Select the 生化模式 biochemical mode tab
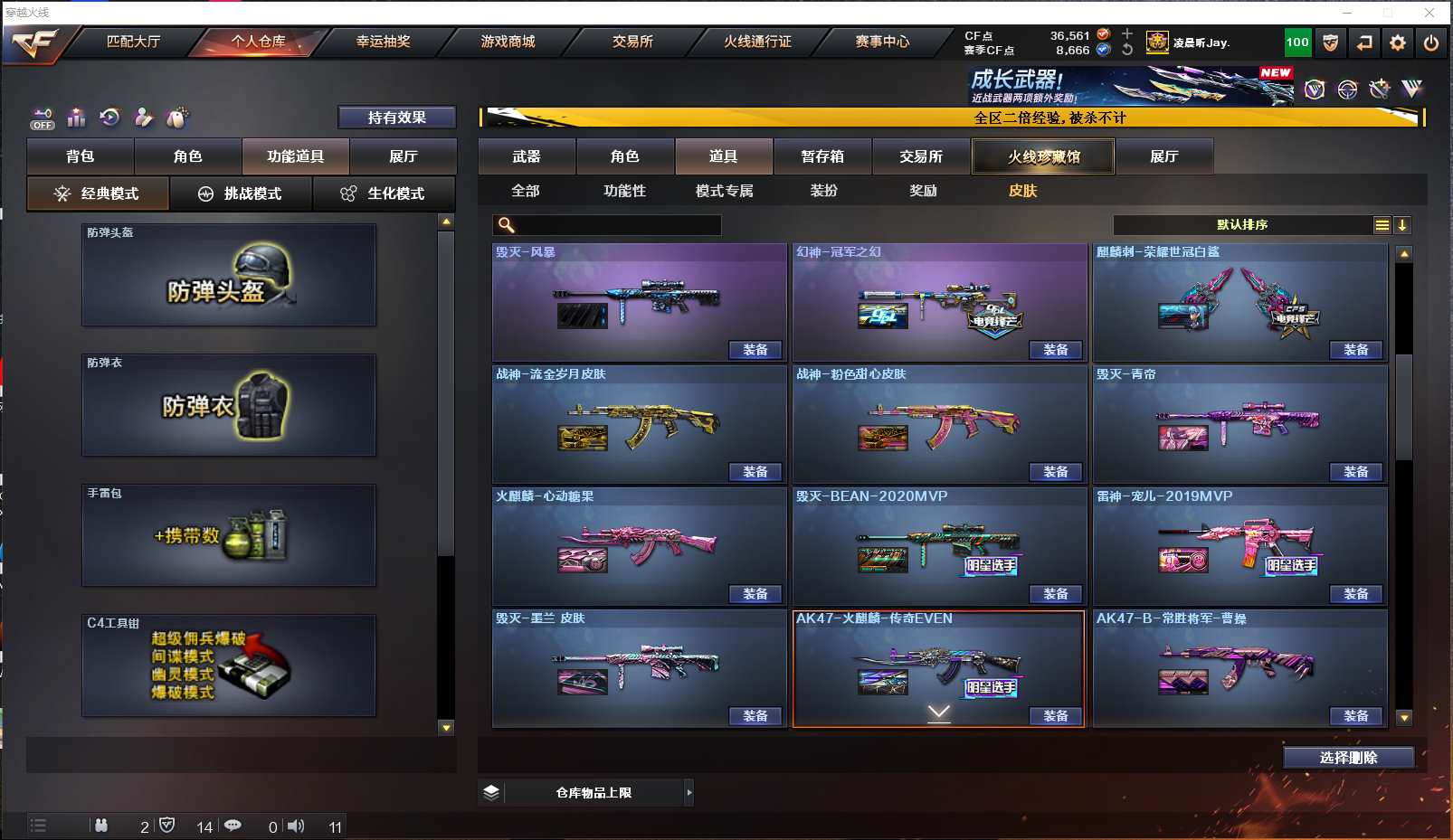The image size is (1453, 840). coord(384,193)
